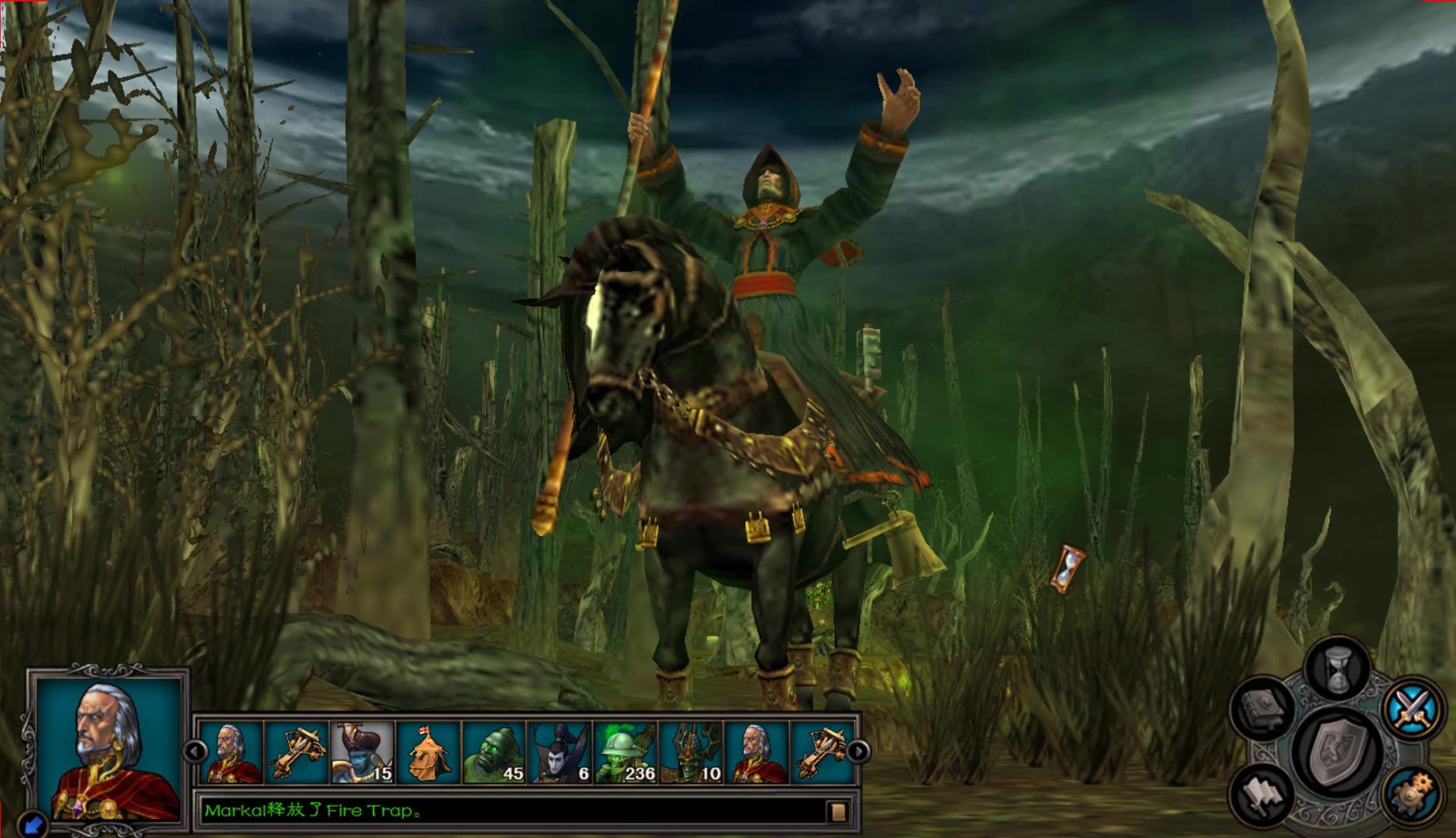The image size is (1456, 838).
Task: Toggle auto-combat with the crossed swords button
Action: click(1411, 707)
